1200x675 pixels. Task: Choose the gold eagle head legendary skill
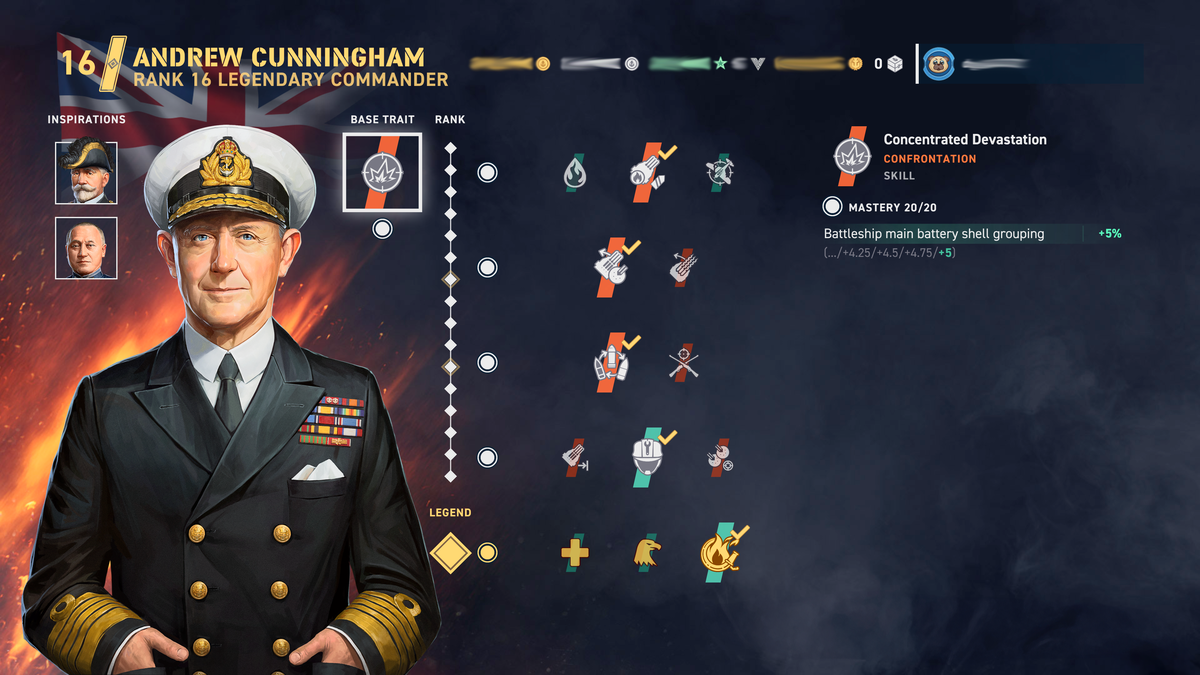pos(646,552)
